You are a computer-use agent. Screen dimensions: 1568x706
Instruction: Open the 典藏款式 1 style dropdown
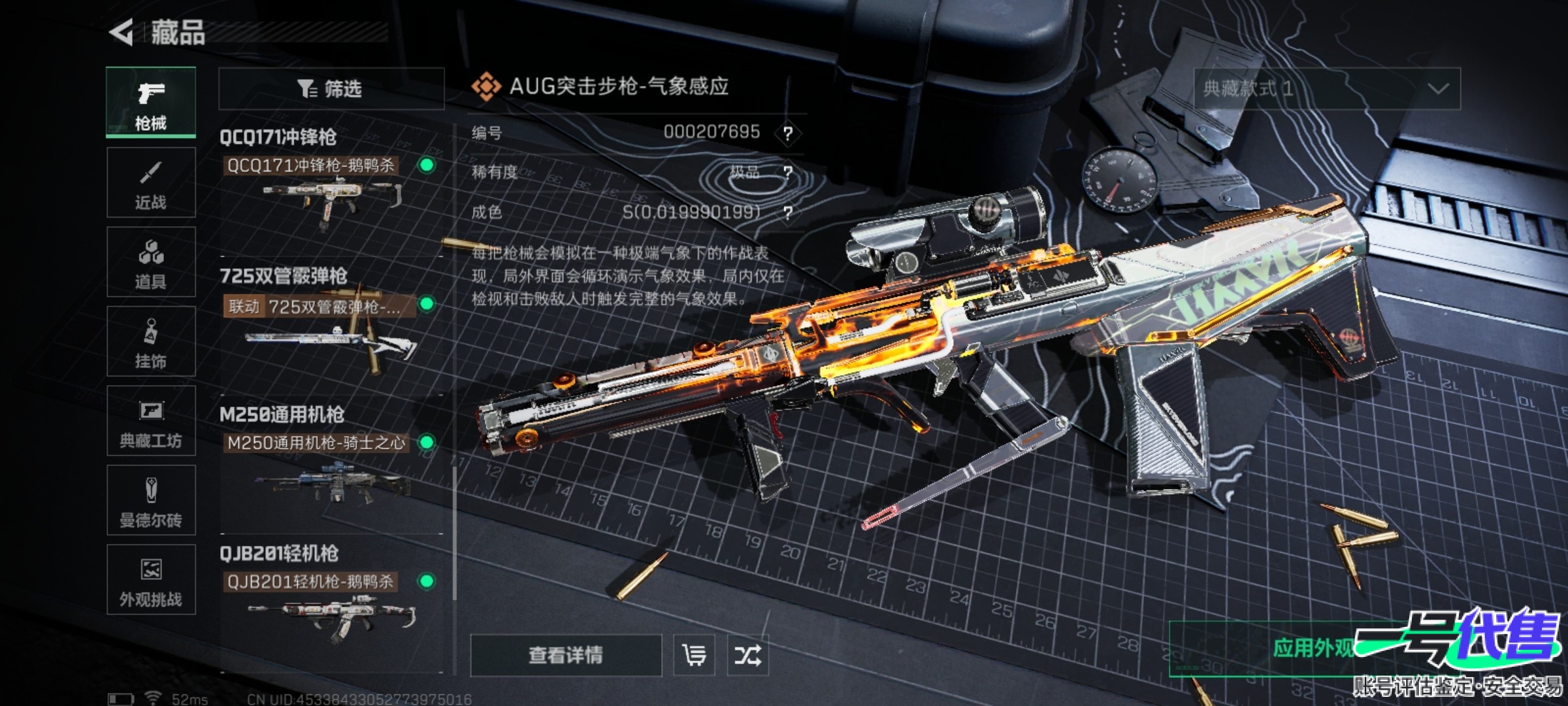(x=1326, y=88)
